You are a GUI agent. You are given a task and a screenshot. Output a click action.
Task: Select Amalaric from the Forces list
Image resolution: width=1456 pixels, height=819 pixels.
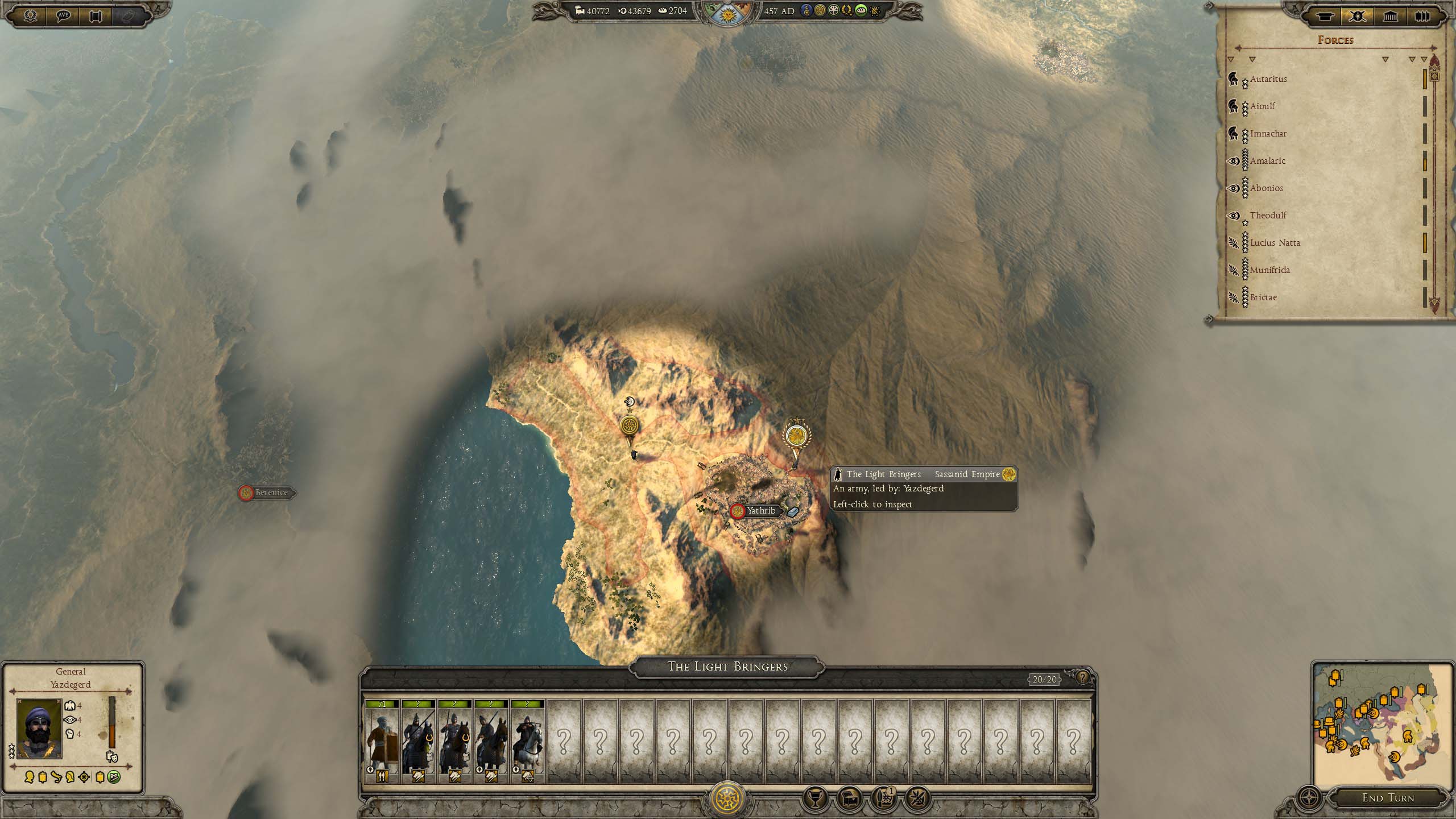1268,161
